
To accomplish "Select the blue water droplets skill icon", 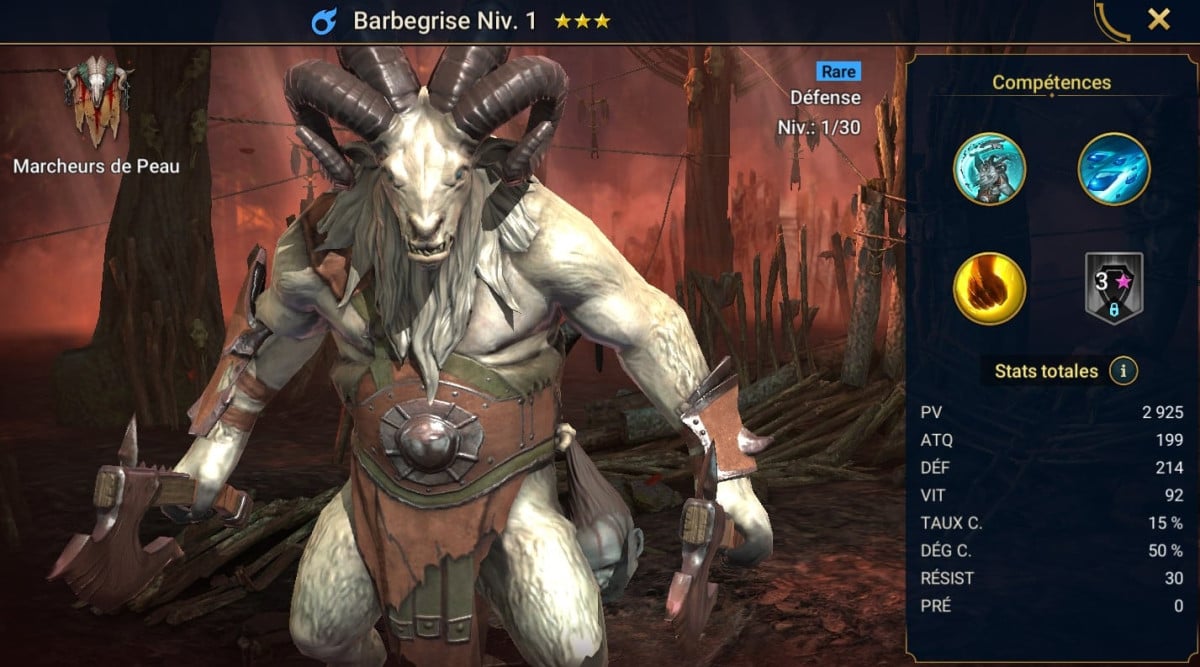I will coord(1113,169).
